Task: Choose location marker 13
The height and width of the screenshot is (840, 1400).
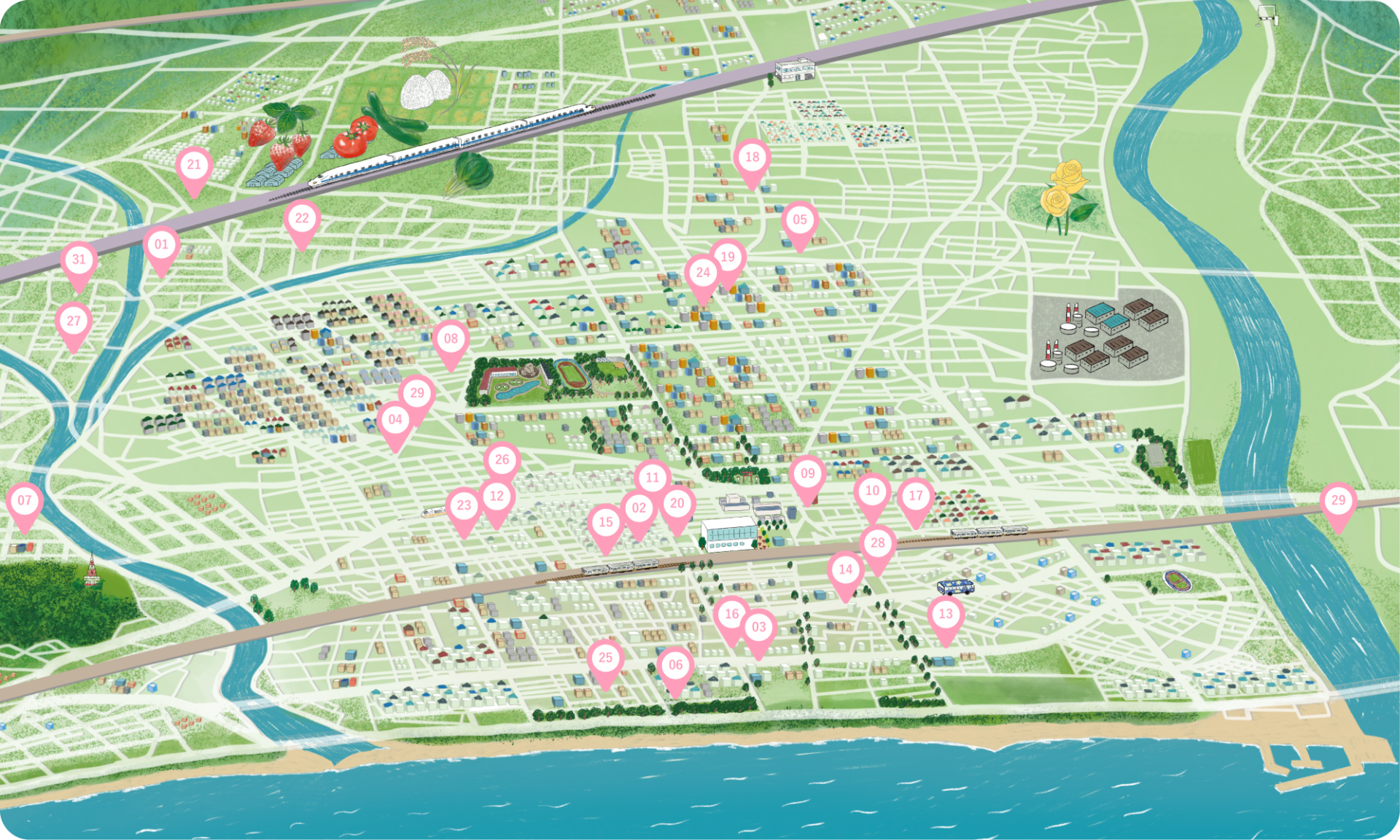Action: [946, 615]
